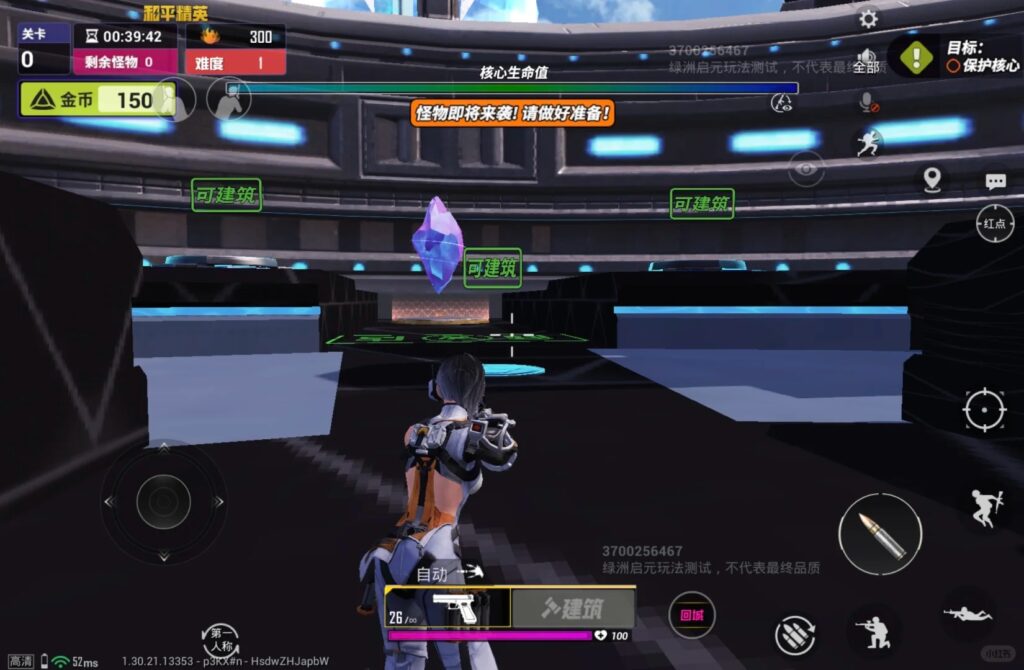Open the 目标 objective tracker
This screenshot has height=670, width=1024.
[x=956, y=56]
